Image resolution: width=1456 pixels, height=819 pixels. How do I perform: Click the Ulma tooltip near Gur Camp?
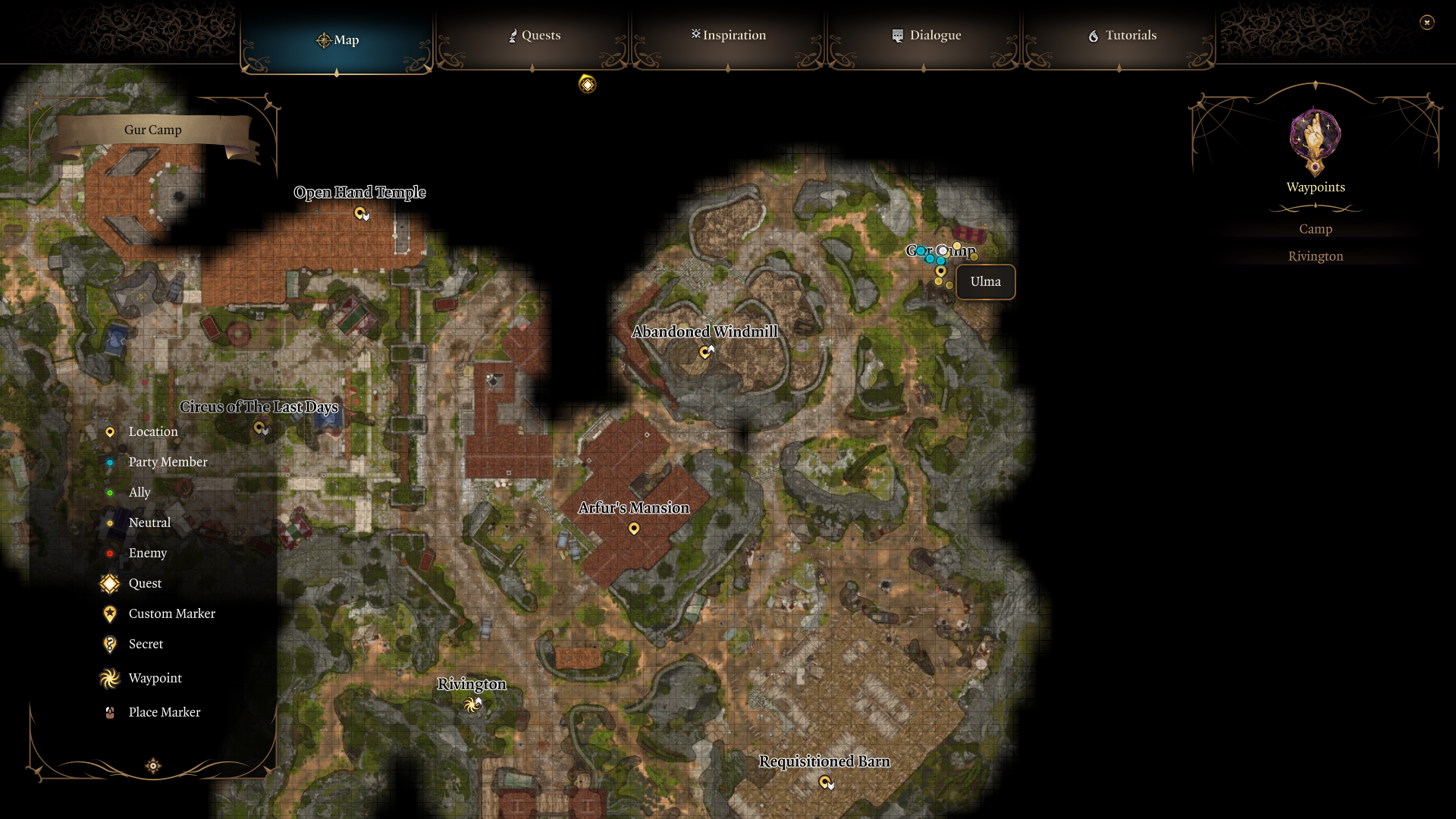tap(985, 281)
